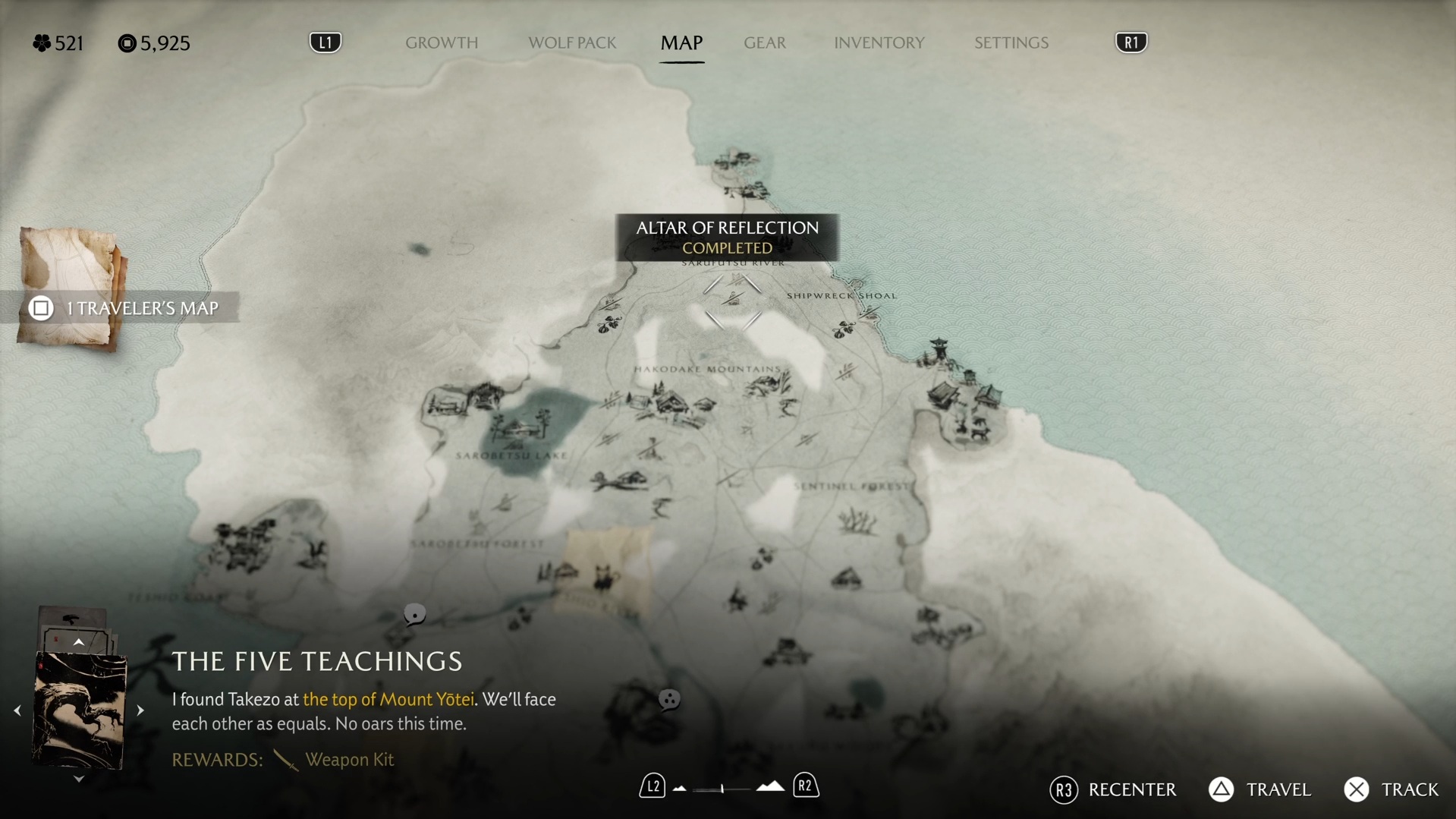The image size is (1456, 819).
Task: Select the Map tab
Action: pyautogui.click(x=681, y=43)
